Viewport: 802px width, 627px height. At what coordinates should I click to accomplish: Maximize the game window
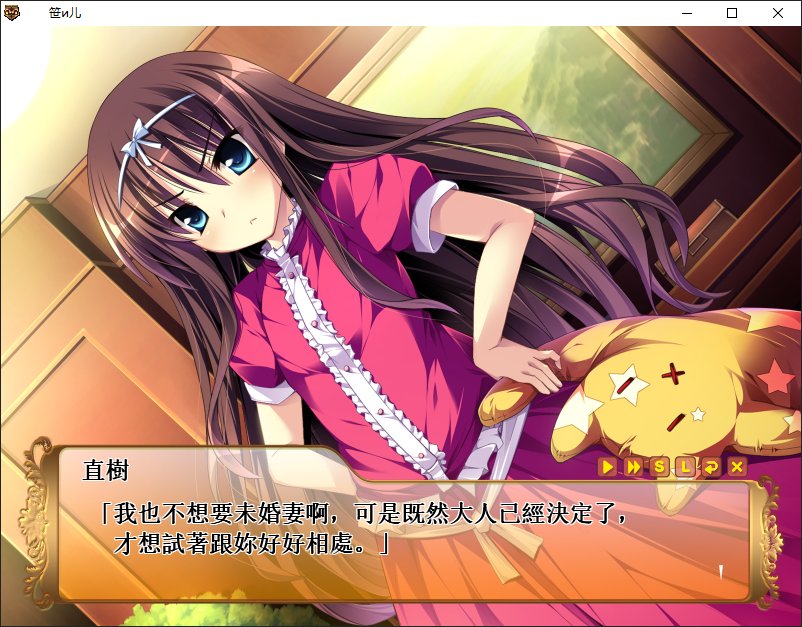pos(732,13)
